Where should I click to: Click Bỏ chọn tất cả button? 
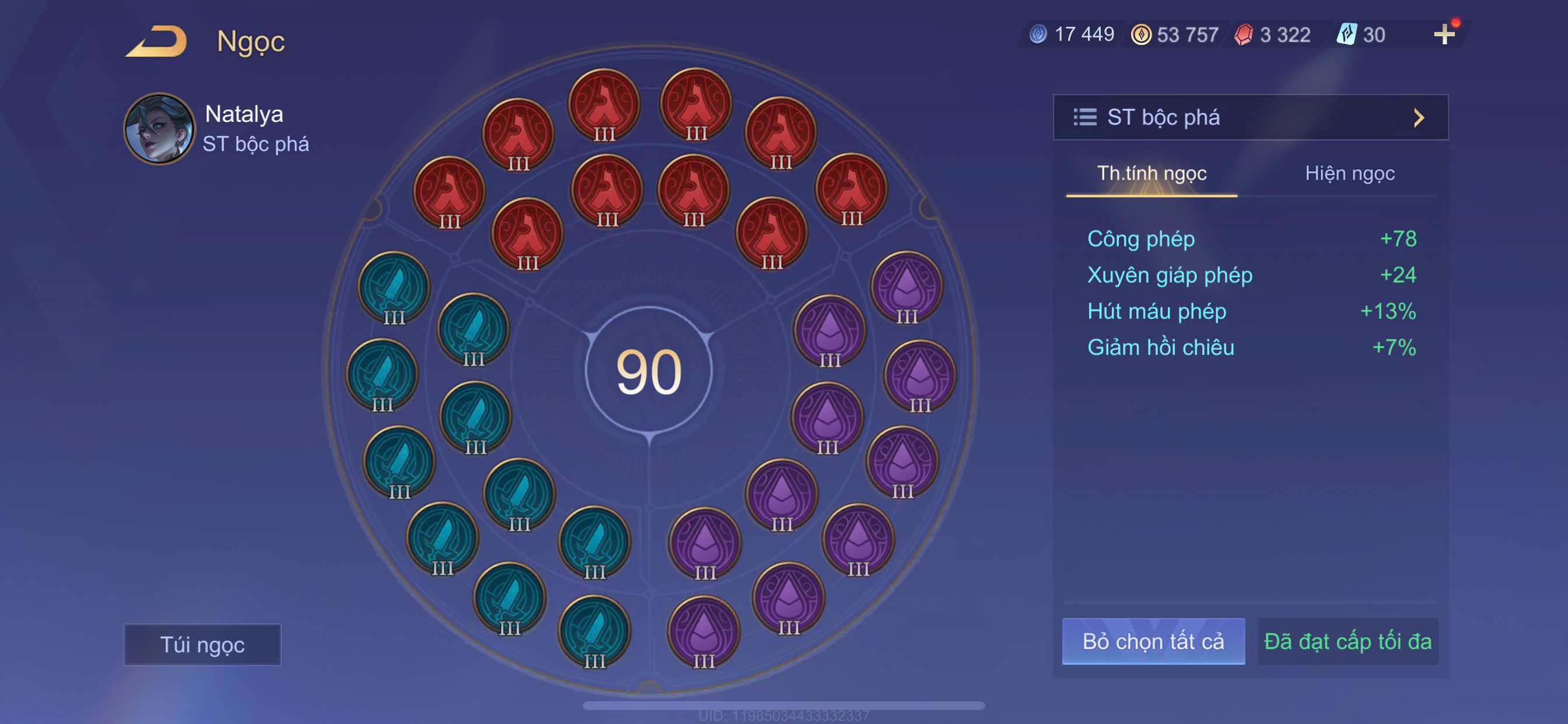pos(1153,641)
